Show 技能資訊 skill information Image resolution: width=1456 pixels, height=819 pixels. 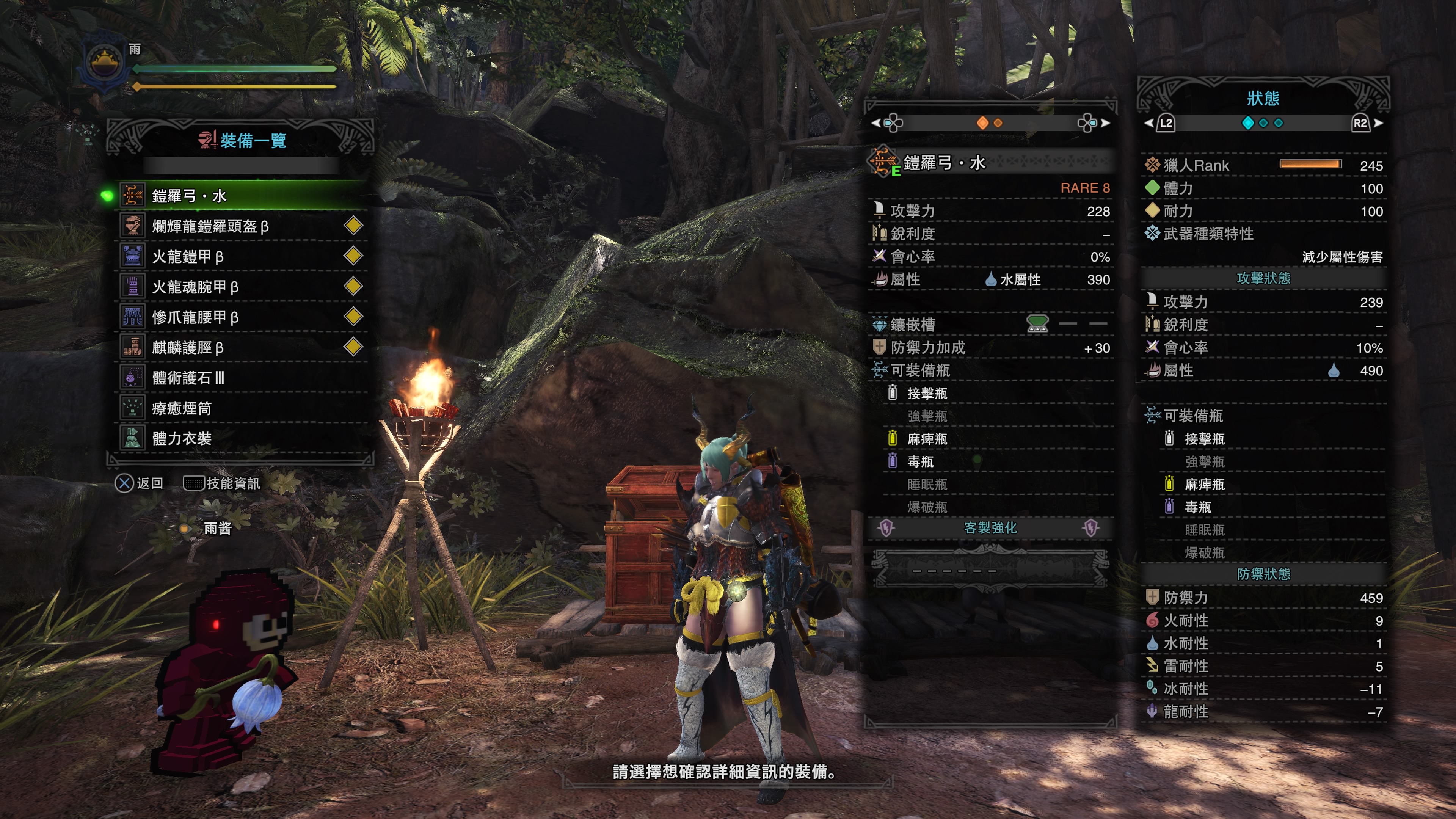[x=222, y=483]
